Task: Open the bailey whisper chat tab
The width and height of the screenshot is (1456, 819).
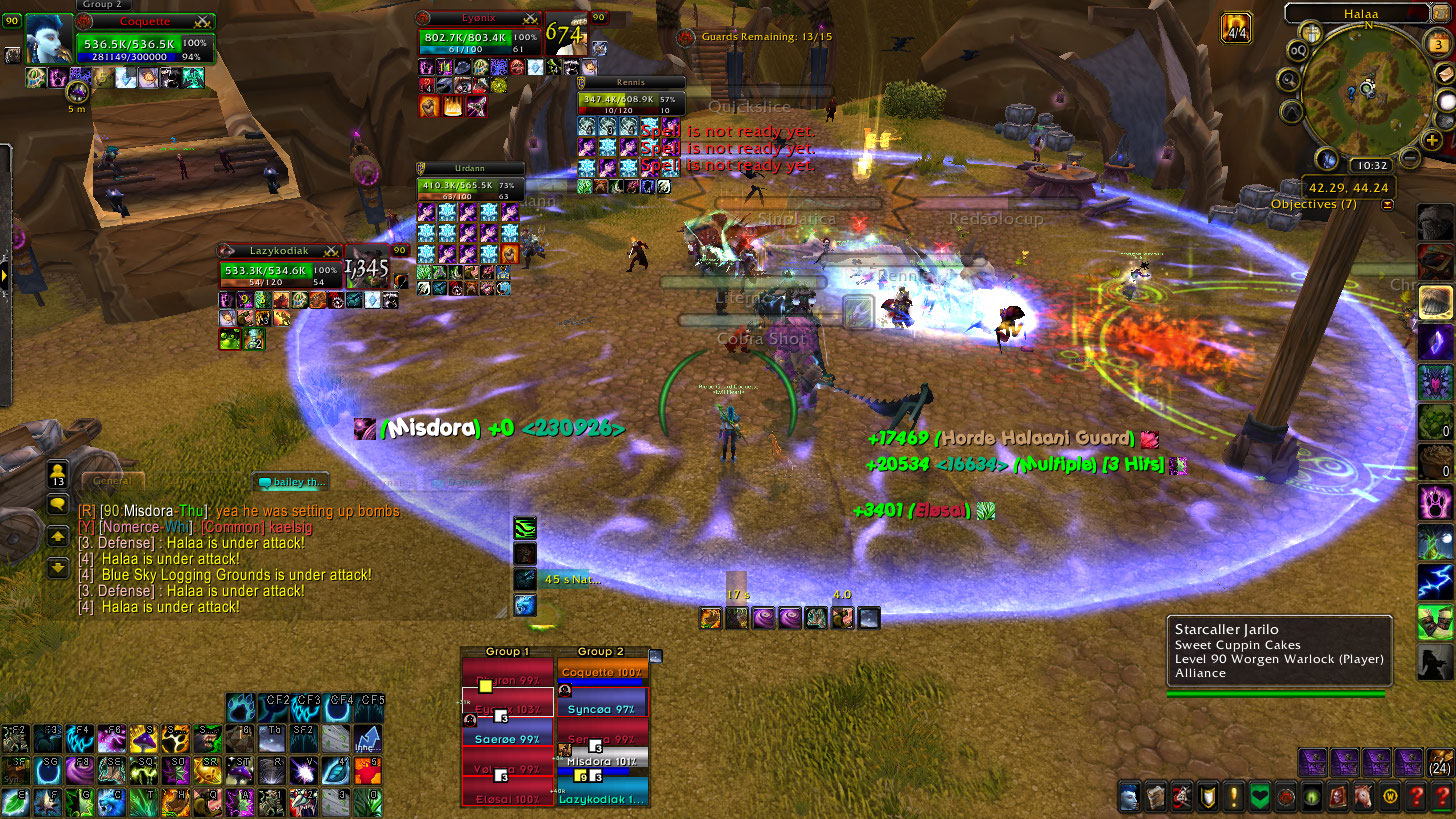Action: (x=291, y=482)
